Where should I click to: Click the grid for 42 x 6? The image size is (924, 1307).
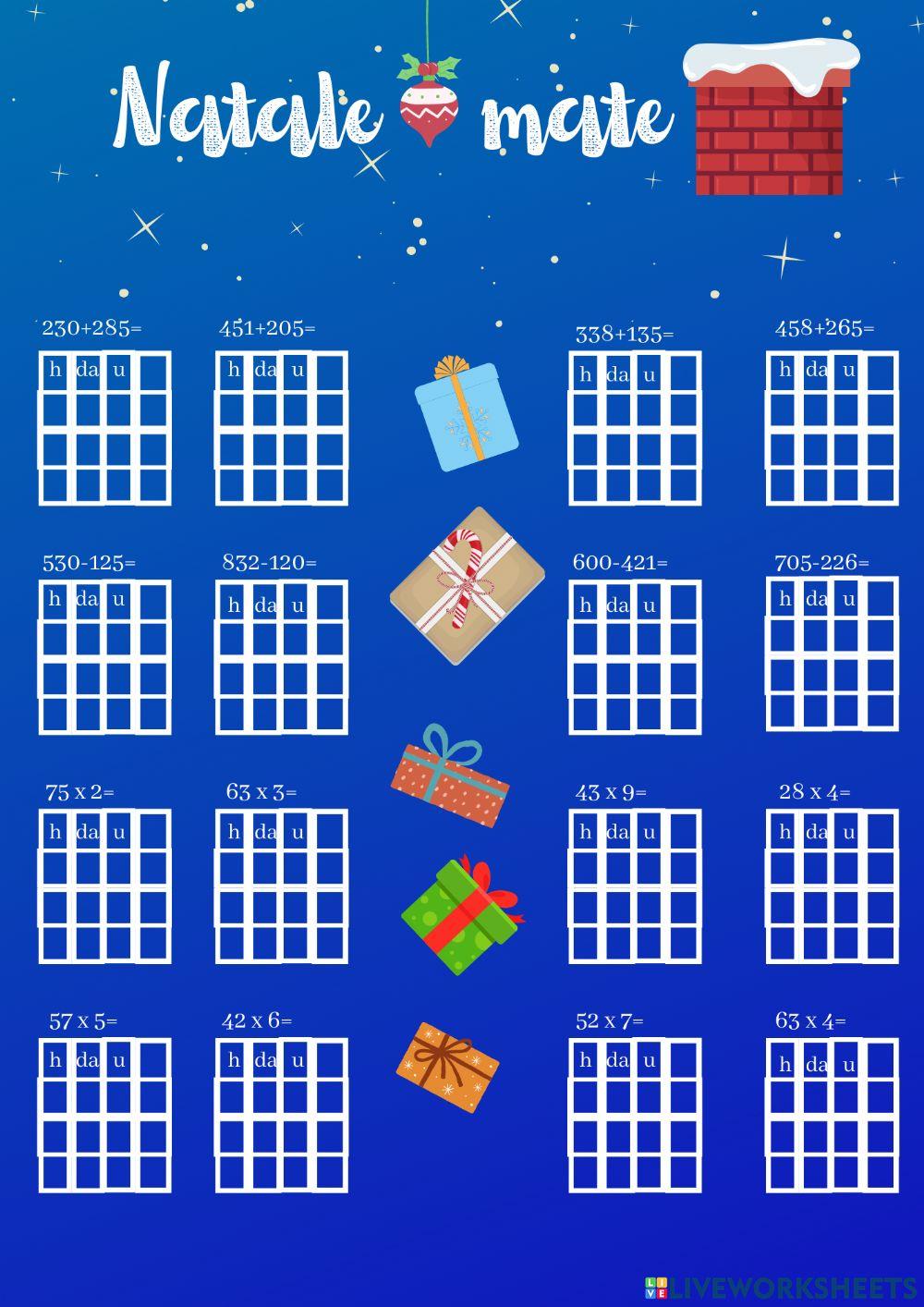coord(282,1116)
